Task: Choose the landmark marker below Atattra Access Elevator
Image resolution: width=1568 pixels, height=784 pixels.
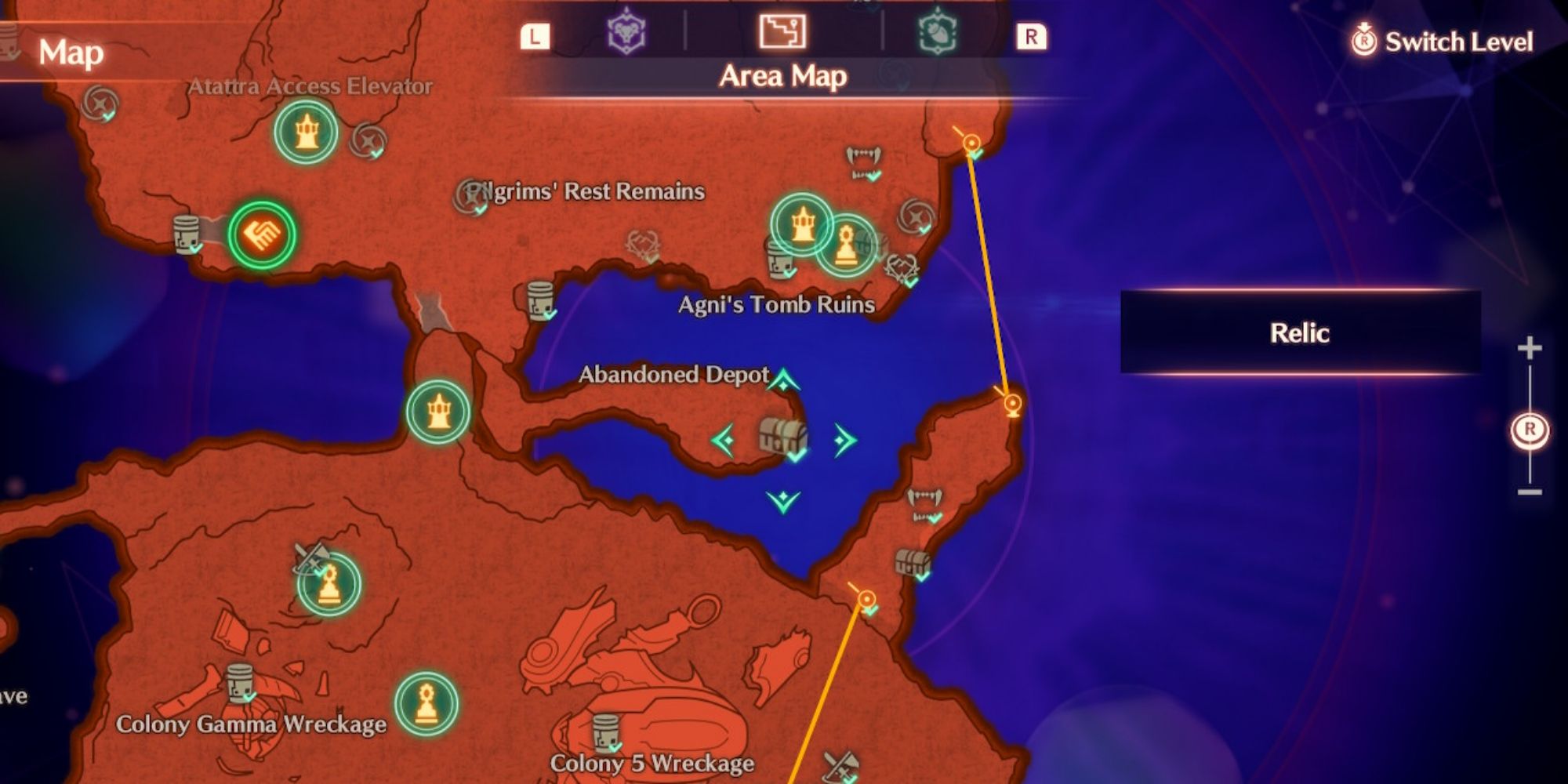Action: (306, 132)
